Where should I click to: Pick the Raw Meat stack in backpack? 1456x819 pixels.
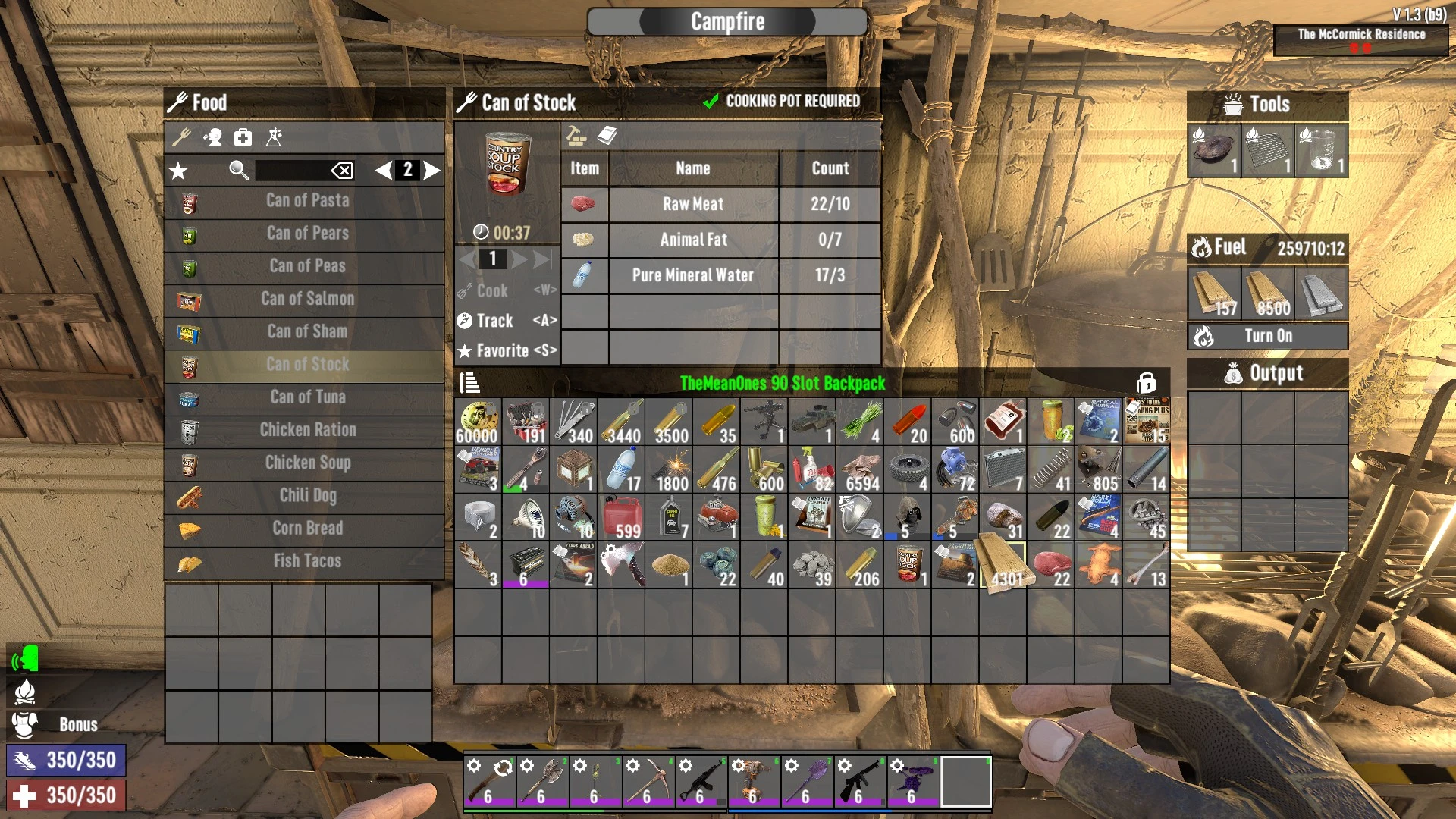click(1051, 566)
